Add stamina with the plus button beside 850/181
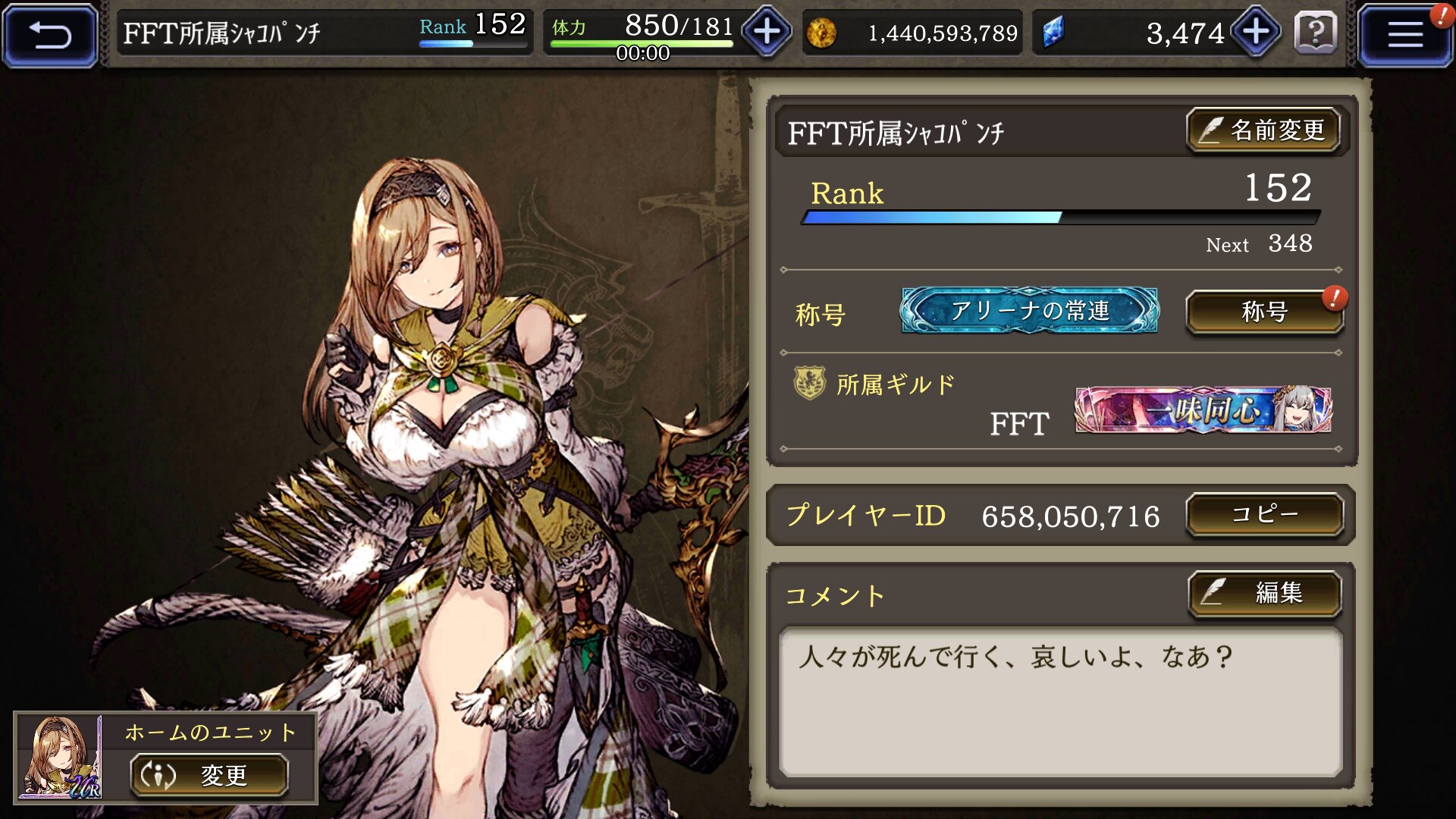Image resolution: width=1456 pixels, height=819 pixels. tap(767, 32)
